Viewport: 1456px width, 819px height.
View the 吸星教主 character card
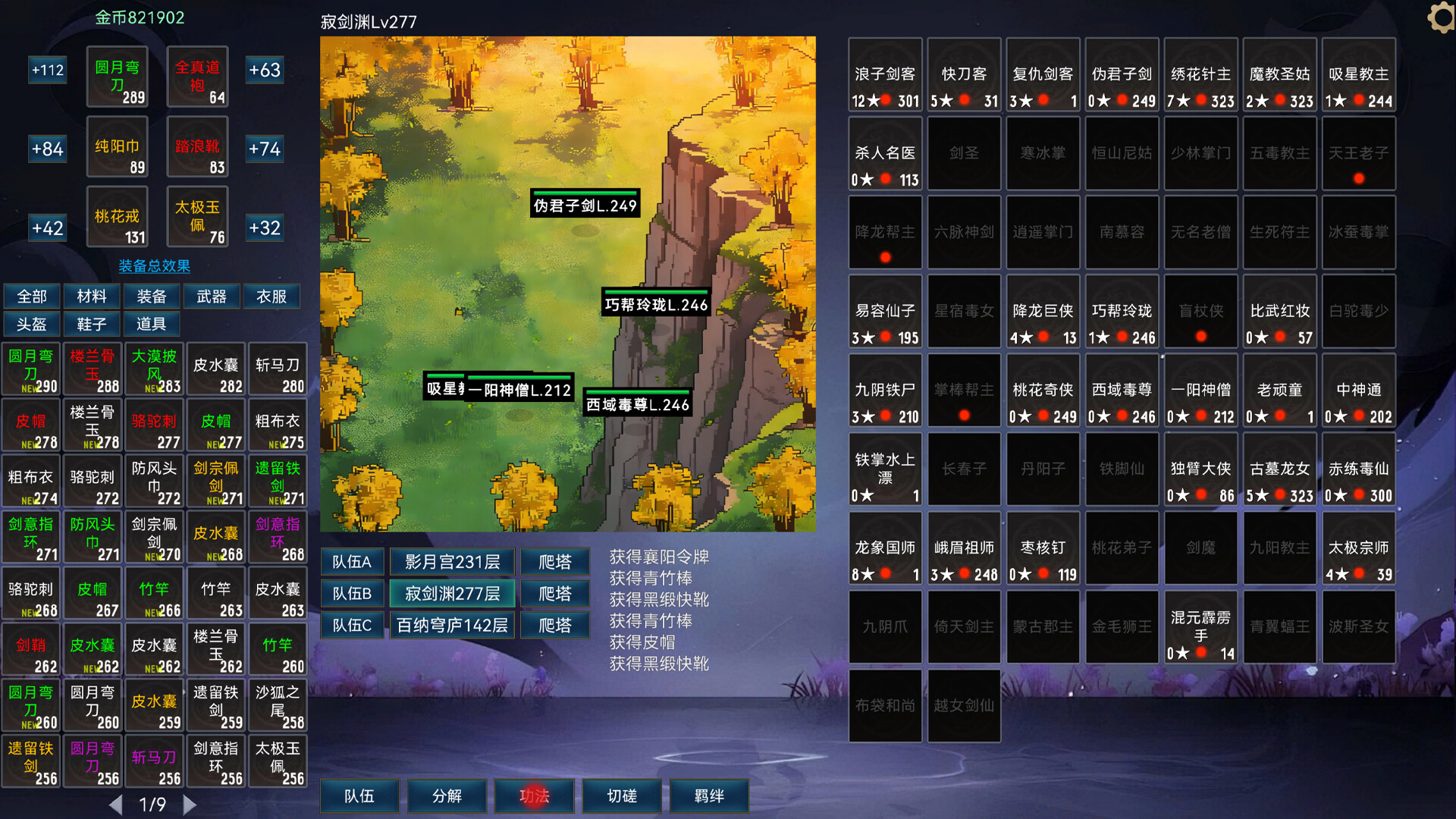[1358, 75]
